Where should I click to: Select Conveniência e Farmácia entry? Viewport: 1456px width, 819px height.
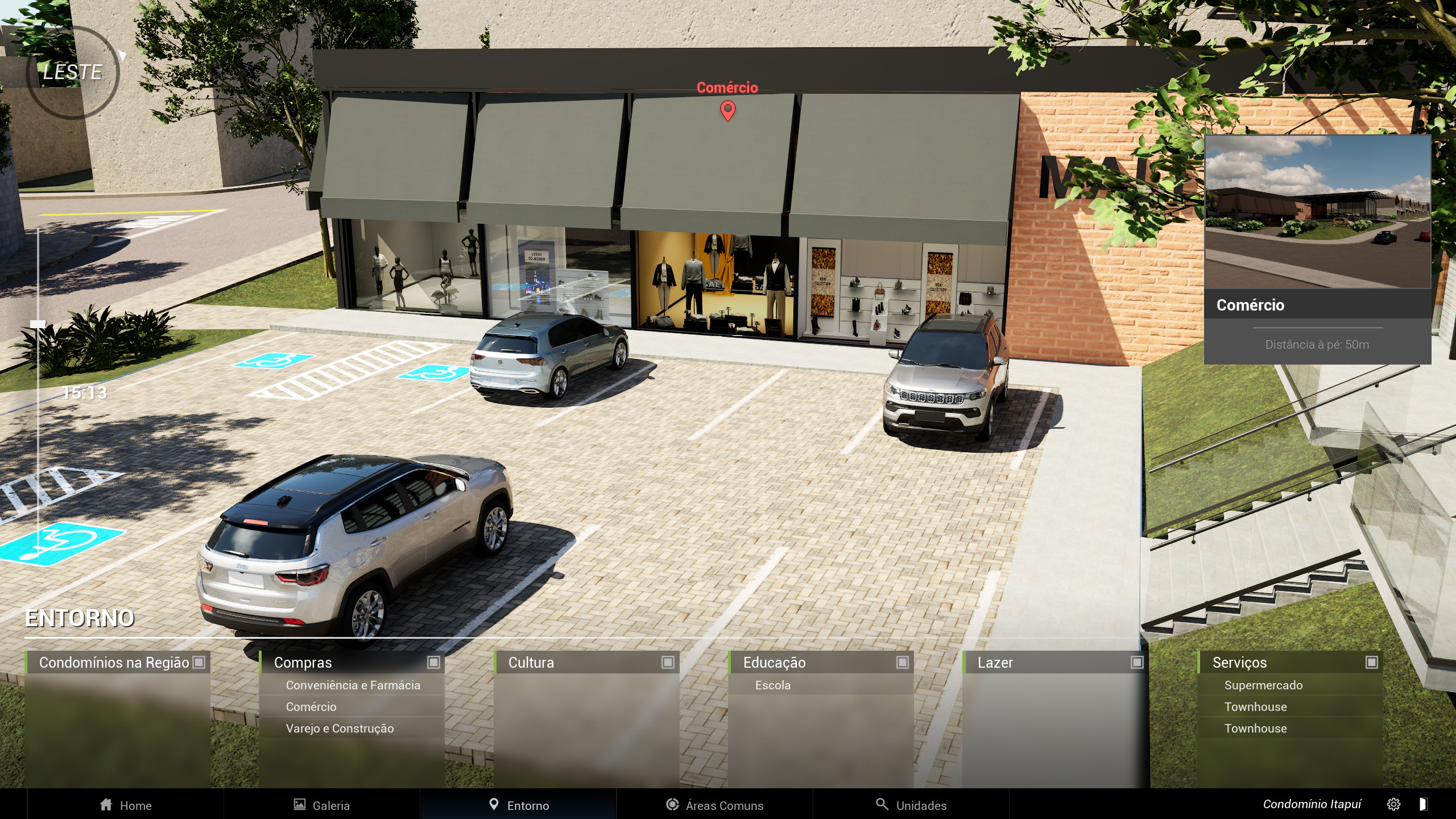(x=353, y=685)
